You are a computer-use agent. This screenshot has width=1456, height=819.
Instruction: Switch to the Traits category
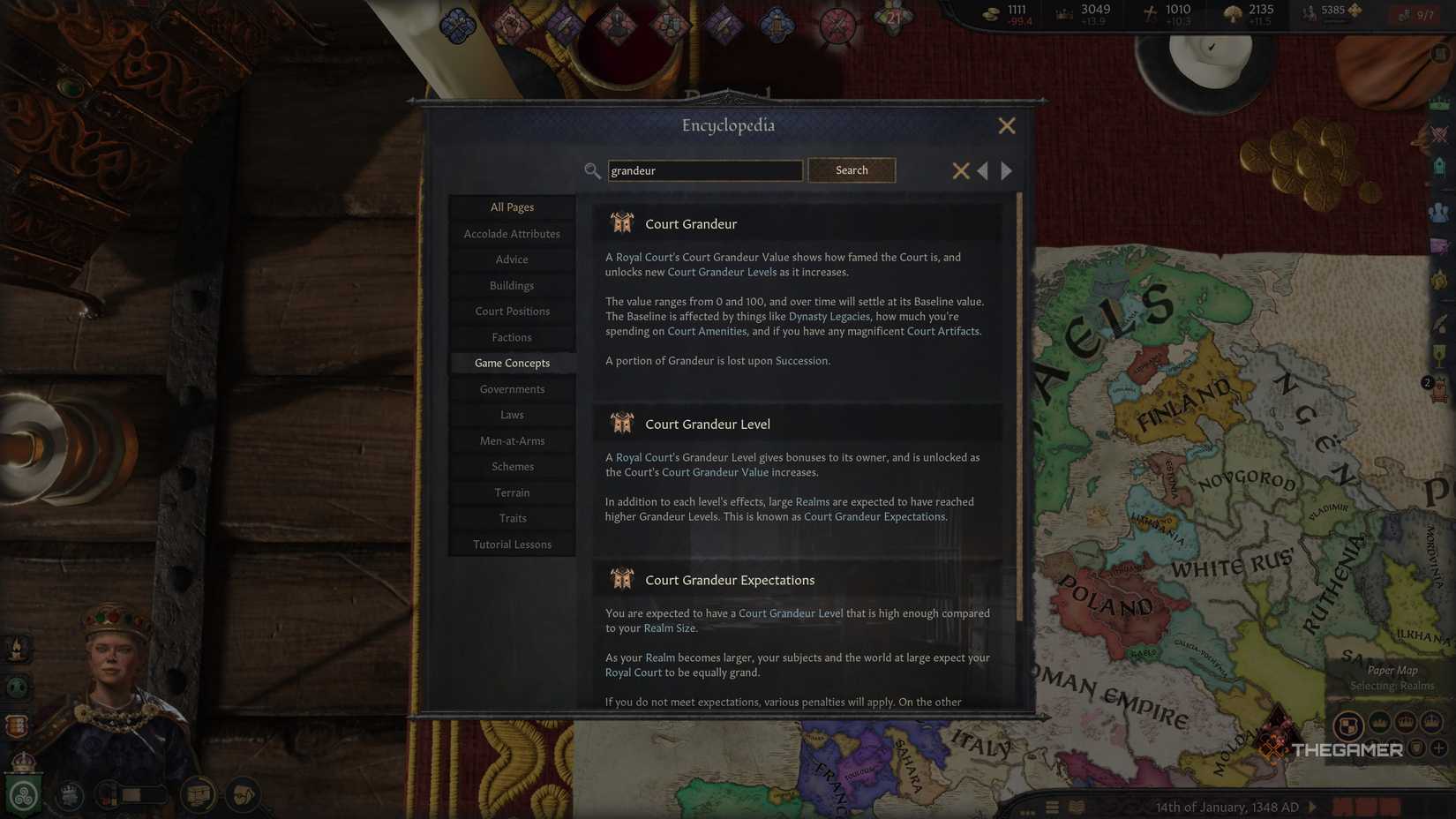[x=512, y=518]
